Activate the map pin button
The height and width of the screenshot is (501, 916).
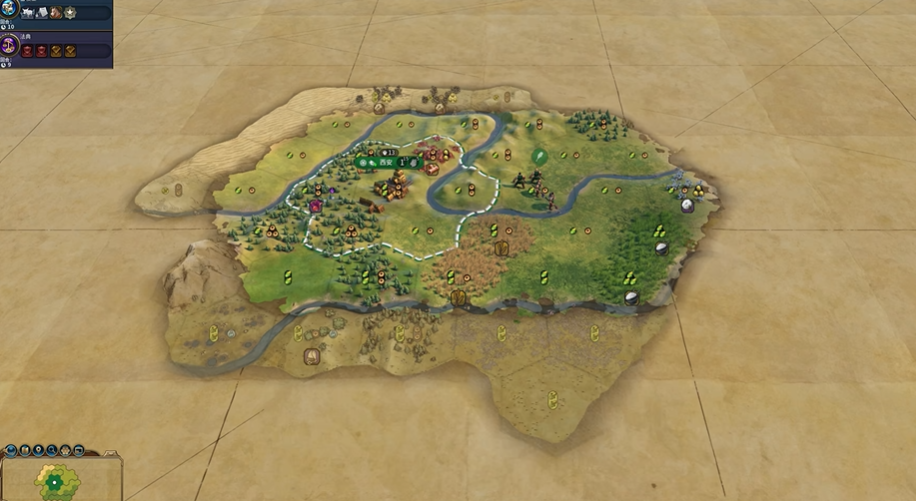point(38,451)
